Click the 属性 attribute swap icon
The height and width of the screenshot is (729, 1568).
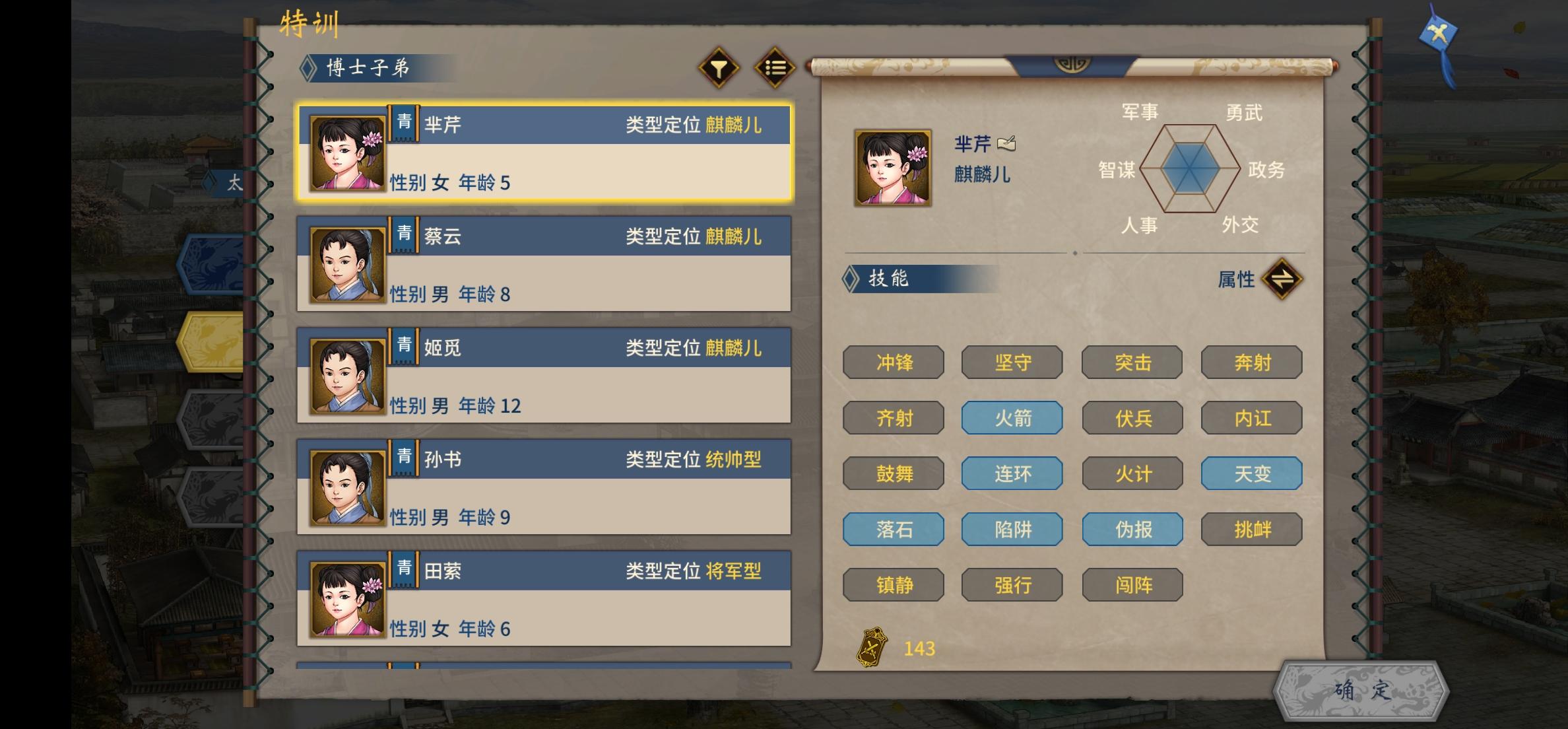click(1281, 279)
